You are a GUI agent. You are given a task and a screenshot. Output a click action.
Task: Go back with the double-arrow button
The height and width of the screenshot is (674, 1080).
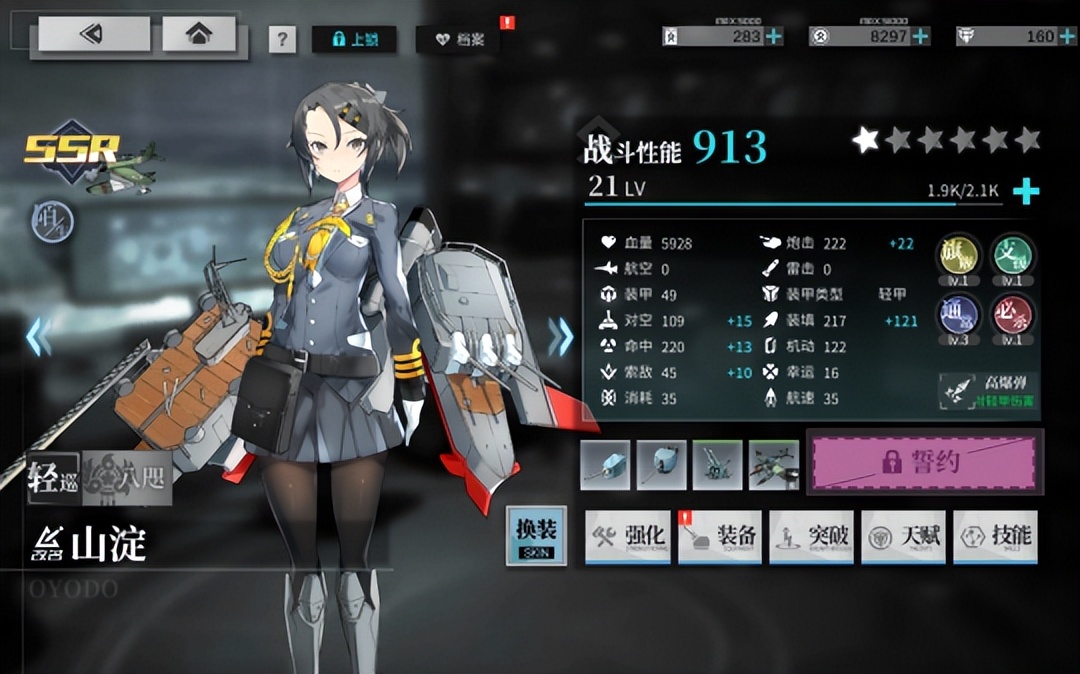(93, 35)
